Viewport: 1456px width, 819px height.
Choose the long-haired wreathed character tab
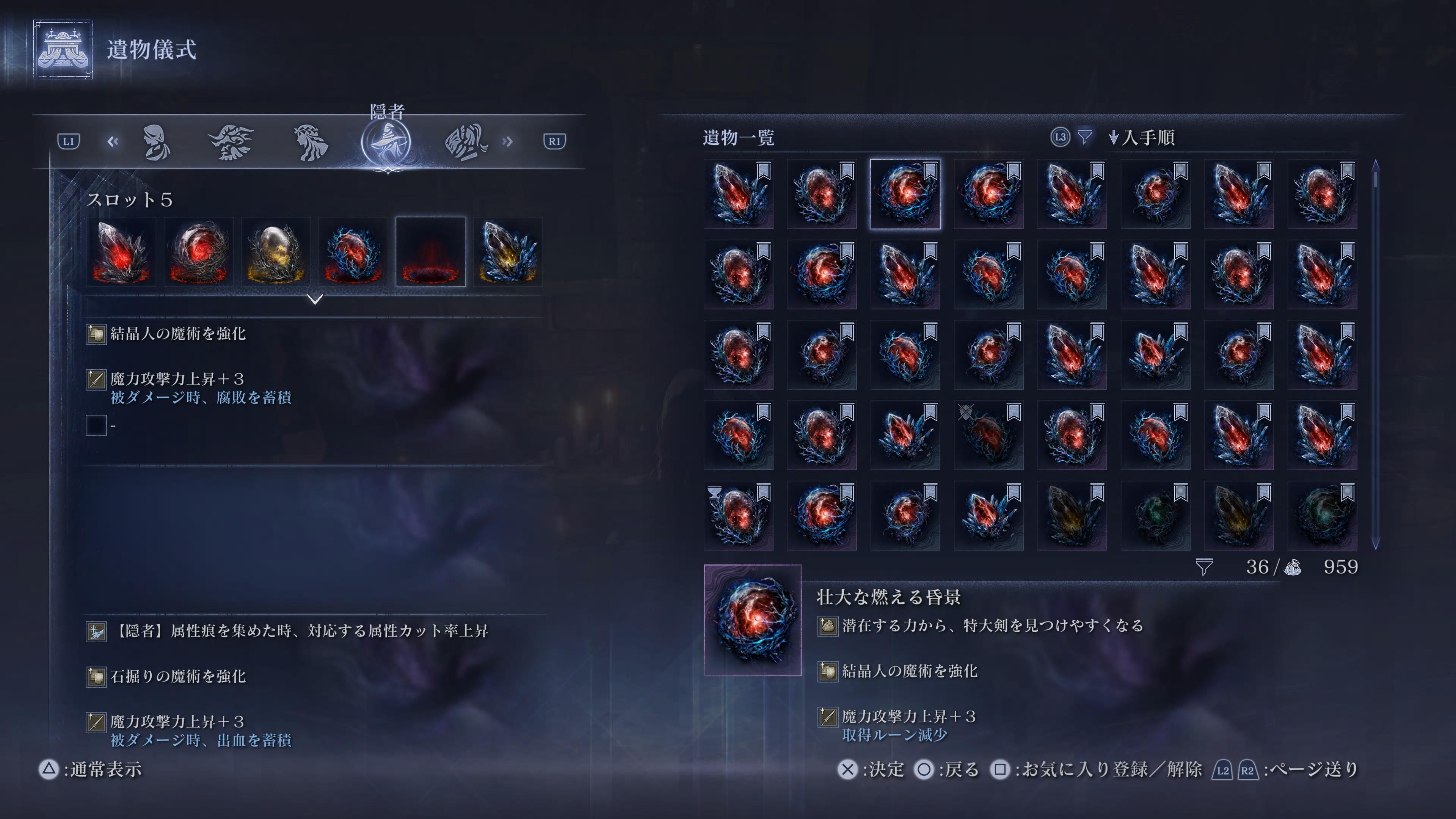pos(310,142)
